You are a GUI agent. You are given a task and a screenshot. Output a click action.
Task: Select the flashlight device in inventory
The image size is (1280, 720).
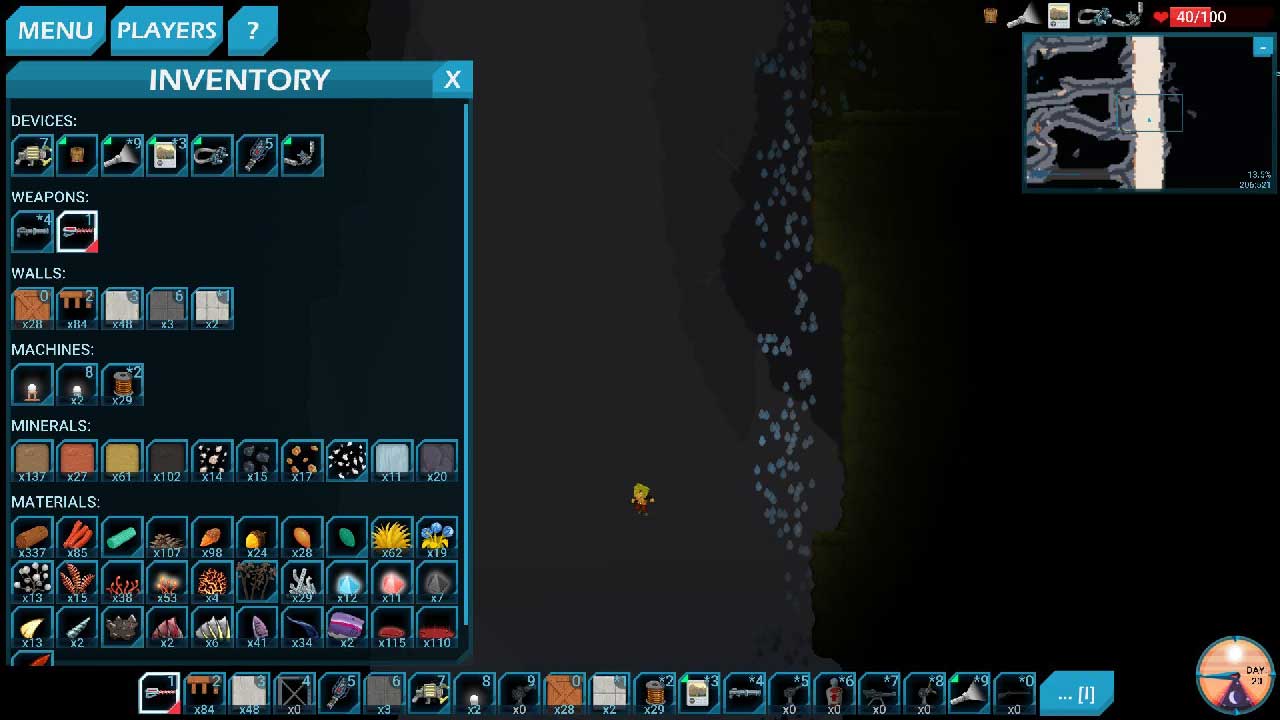pyautogui.click(x=122, y=155)
